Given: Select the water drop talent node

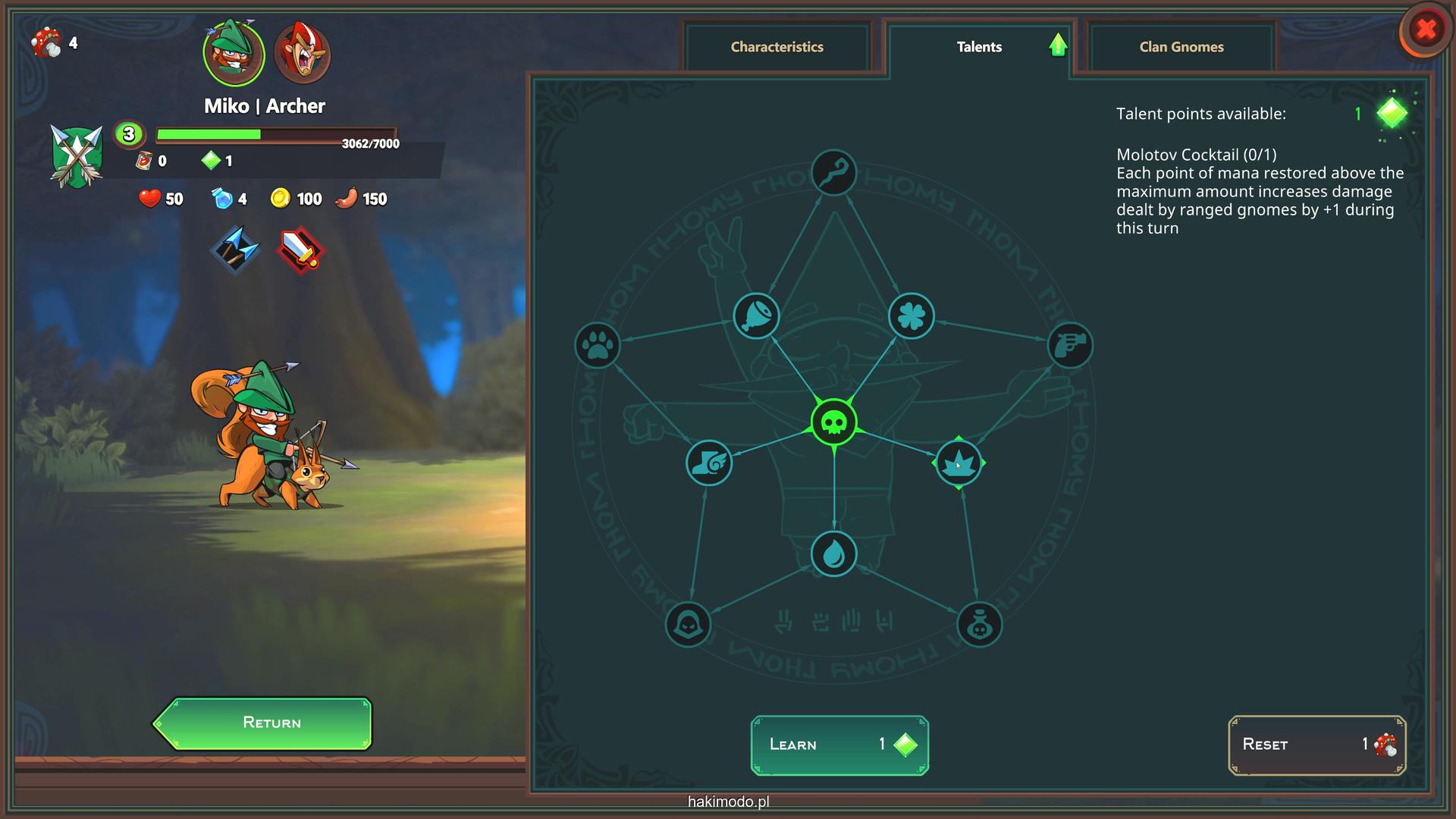Looking at the screenshot, I should point(833,554).
